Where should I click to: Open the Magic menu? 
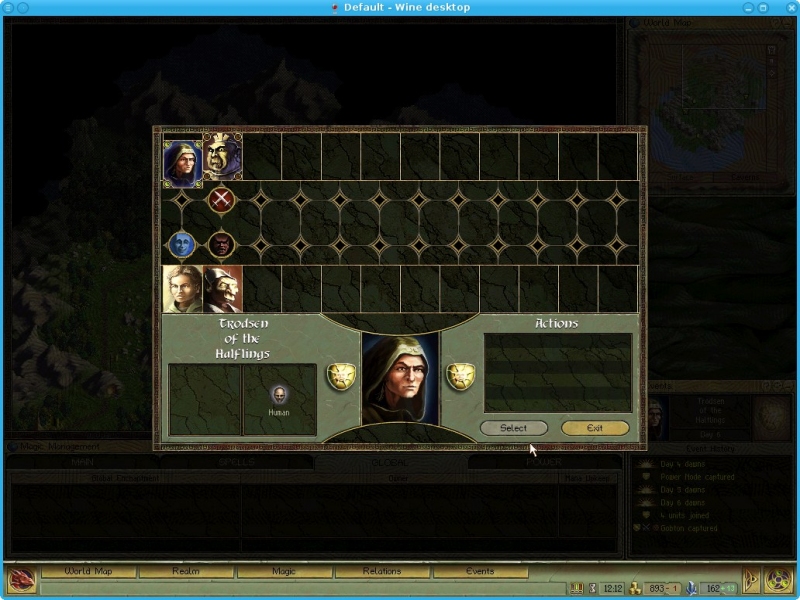[x=283, y=571]
